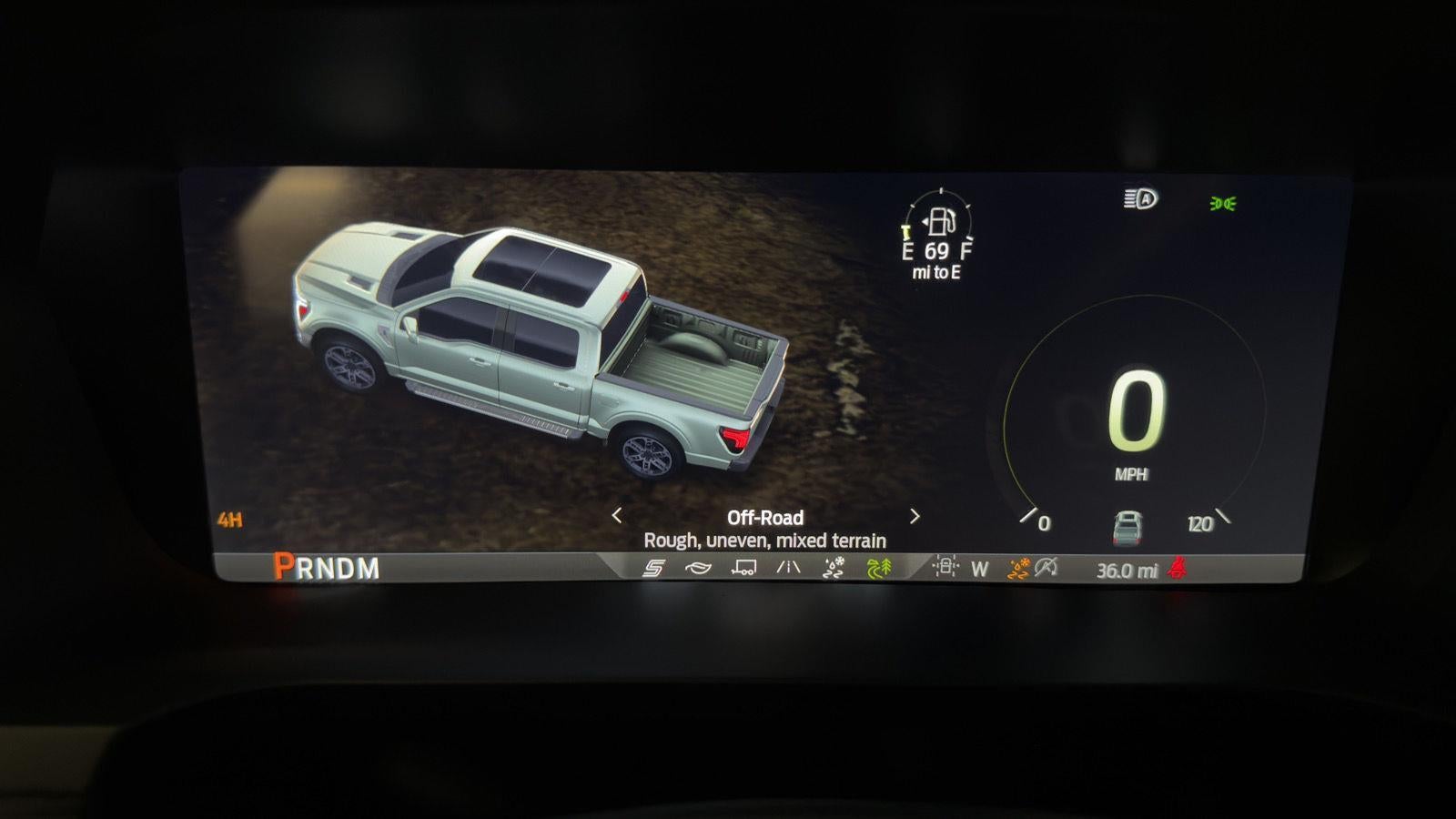Tap the Off-Road mode label text
Screen dimensions: 1456x819
coord(765,518)
